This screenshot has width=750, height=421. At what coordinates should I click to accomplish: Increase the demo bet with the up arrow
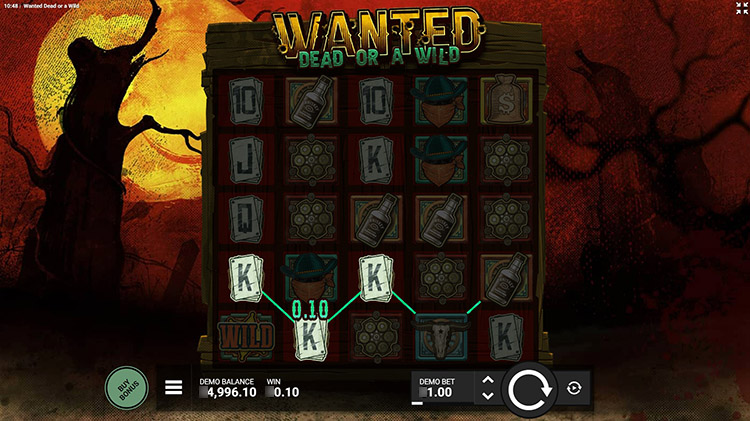click(487, 380)
